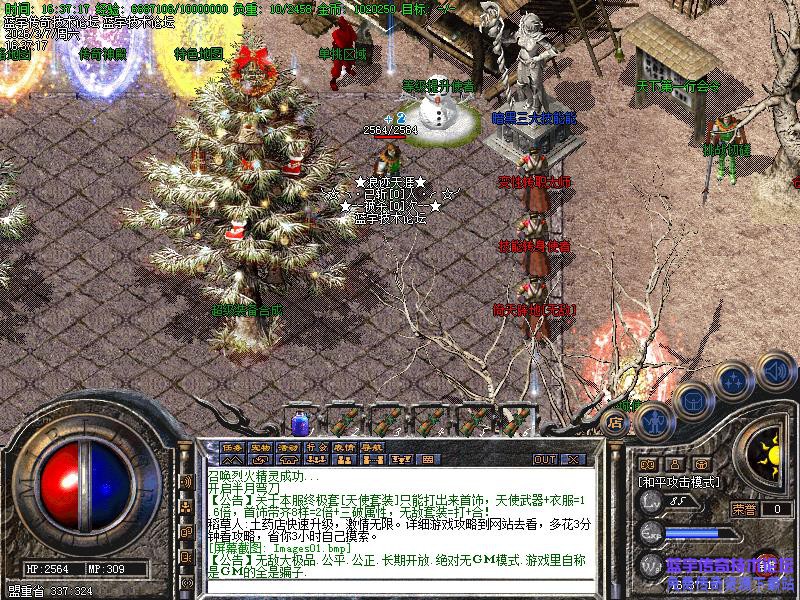Open the 表情 emote button
Screen dimensions: 800x600
[x=344, y=446]
